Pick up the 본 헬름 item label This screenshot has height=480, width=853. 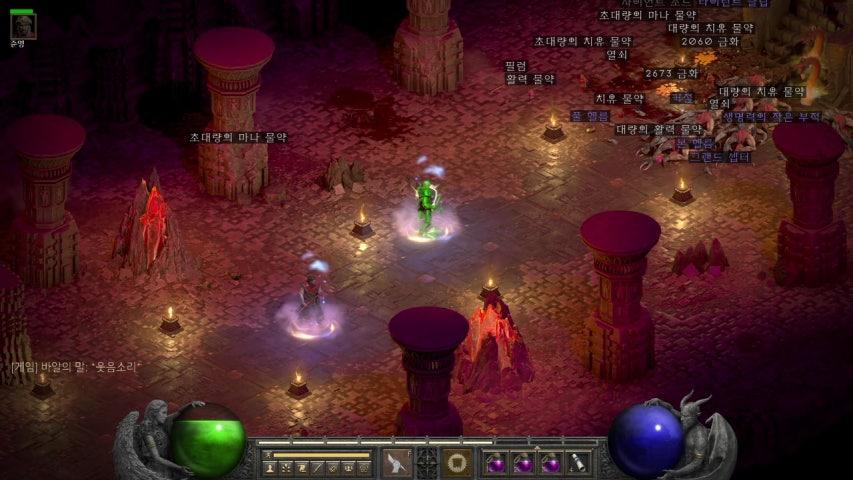pos(696,143)
